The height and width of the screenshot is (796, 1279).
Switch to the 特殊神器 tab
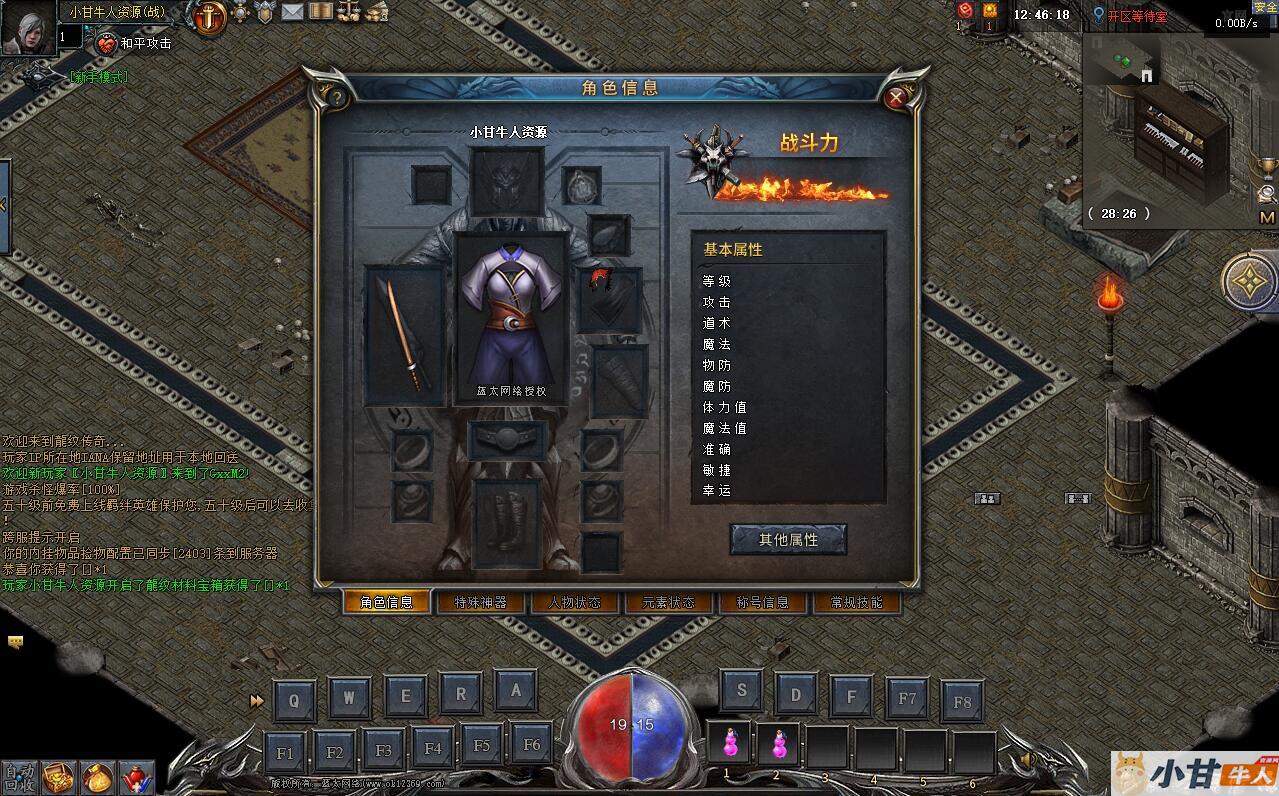click(x=480, y=602)
